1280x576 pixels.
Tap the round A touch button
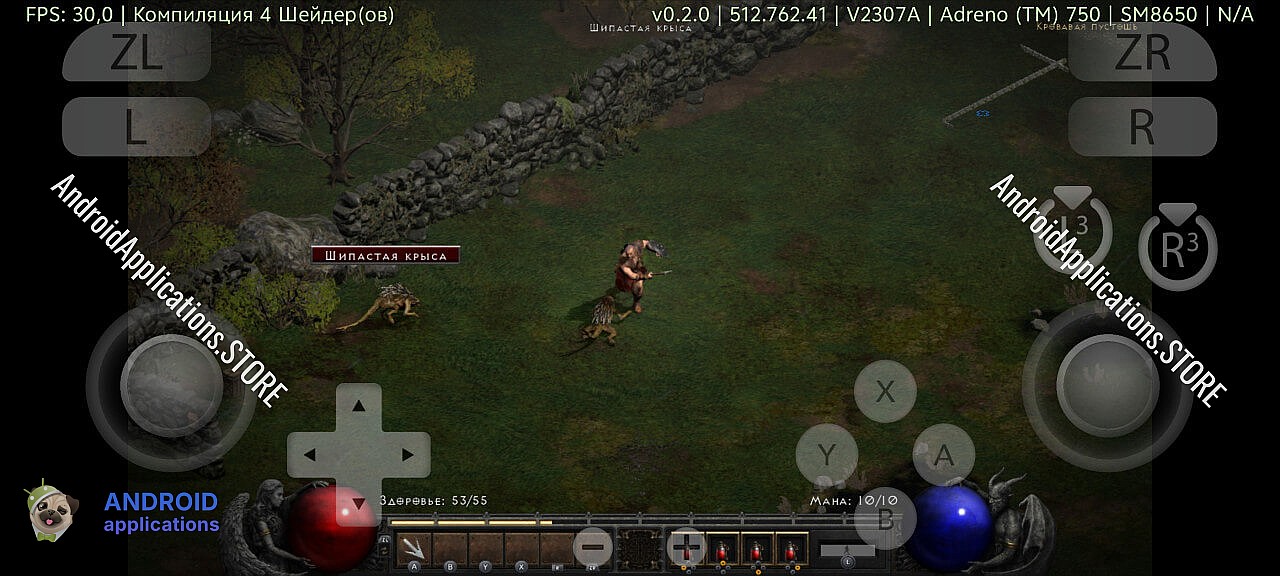pyautogui.click(x=943, y=455)
